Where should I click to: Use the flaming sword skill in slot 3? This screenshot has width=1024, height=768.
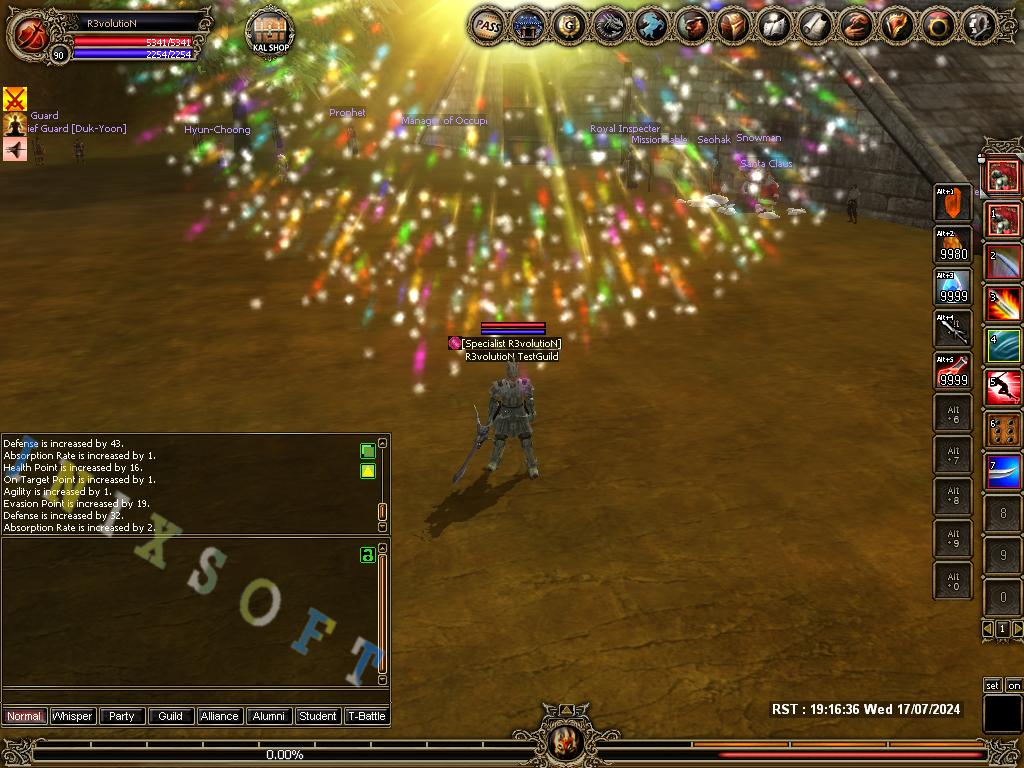tap(1003, 304)
